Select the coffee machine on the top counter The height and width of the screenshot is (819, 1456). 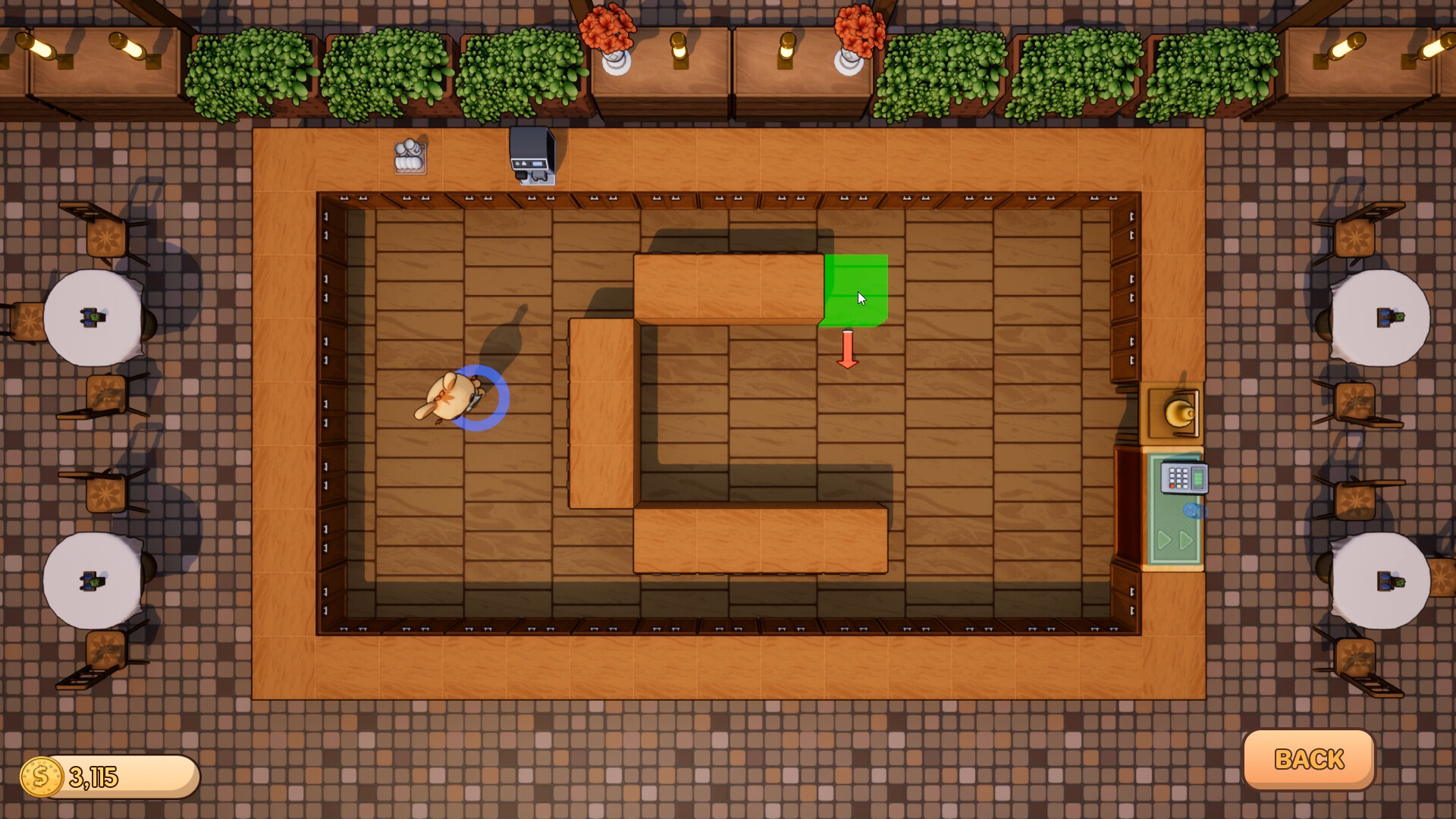(531, 155)
